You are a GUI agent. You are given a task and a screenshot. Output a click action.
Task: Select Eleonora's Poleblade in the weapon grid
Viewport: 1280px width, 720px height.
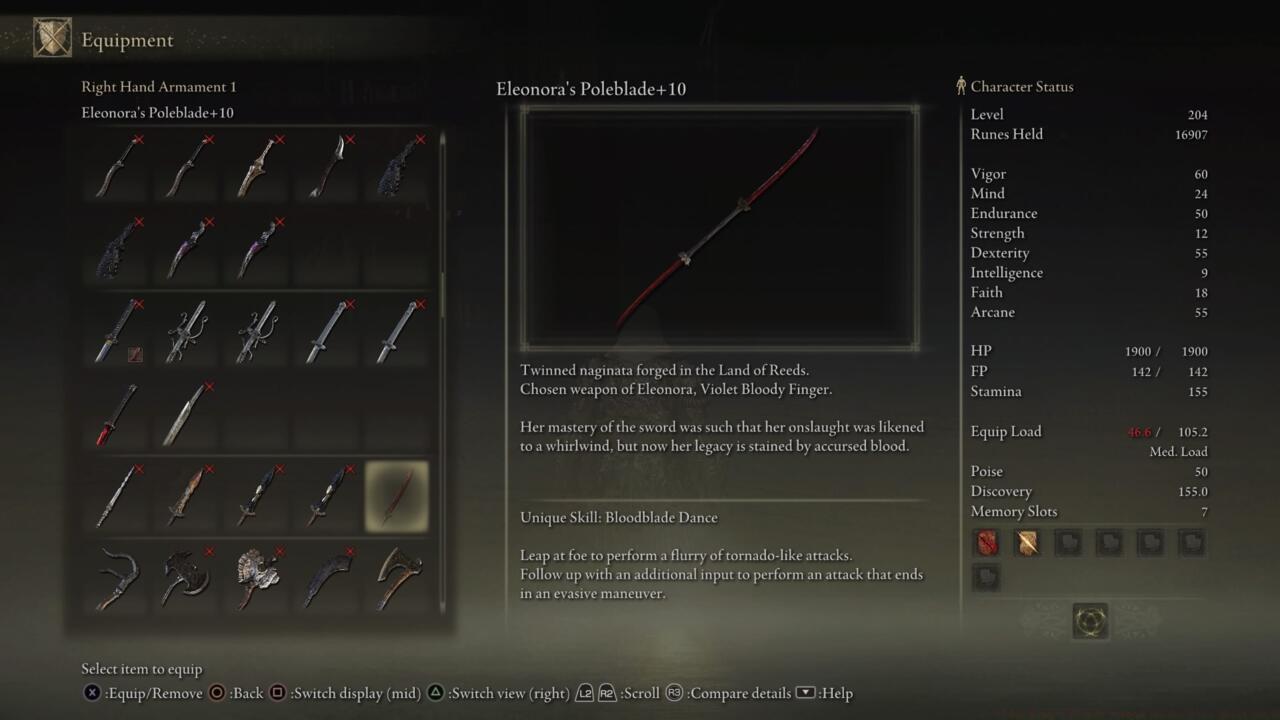(397, 497)
